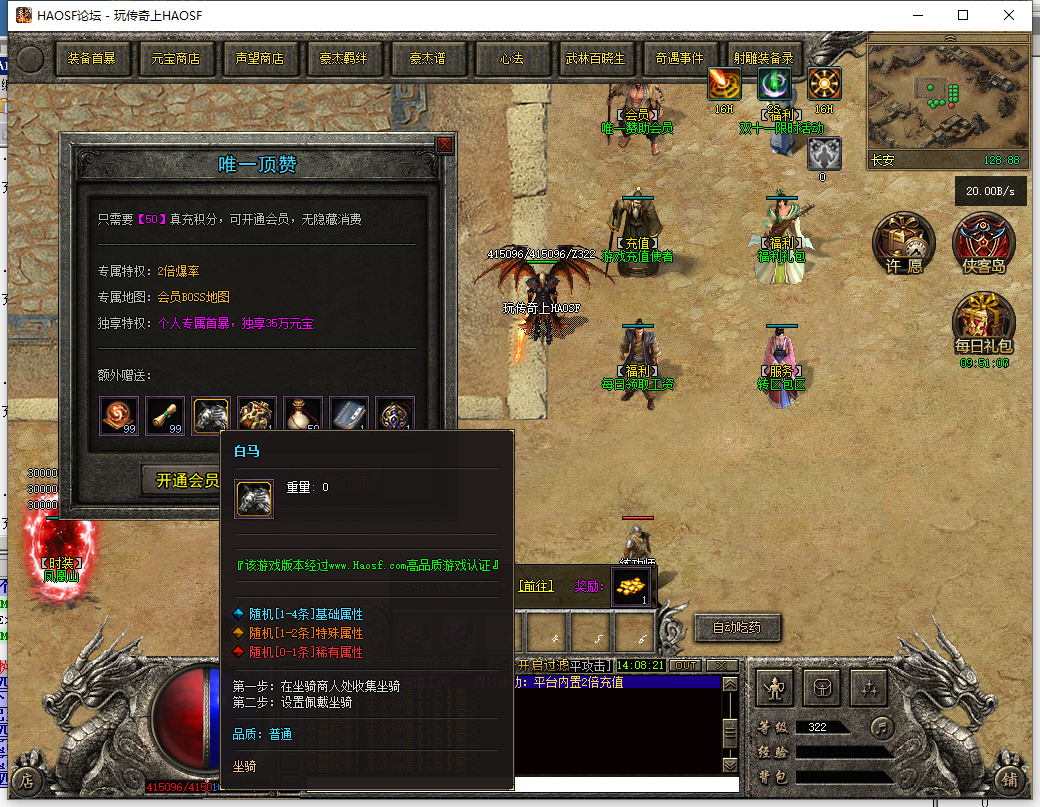Claim the 每日礼包 daily gift
The width and height of the screenshot is (1040, 807).
pyautogui.click(x=984, y=323)
